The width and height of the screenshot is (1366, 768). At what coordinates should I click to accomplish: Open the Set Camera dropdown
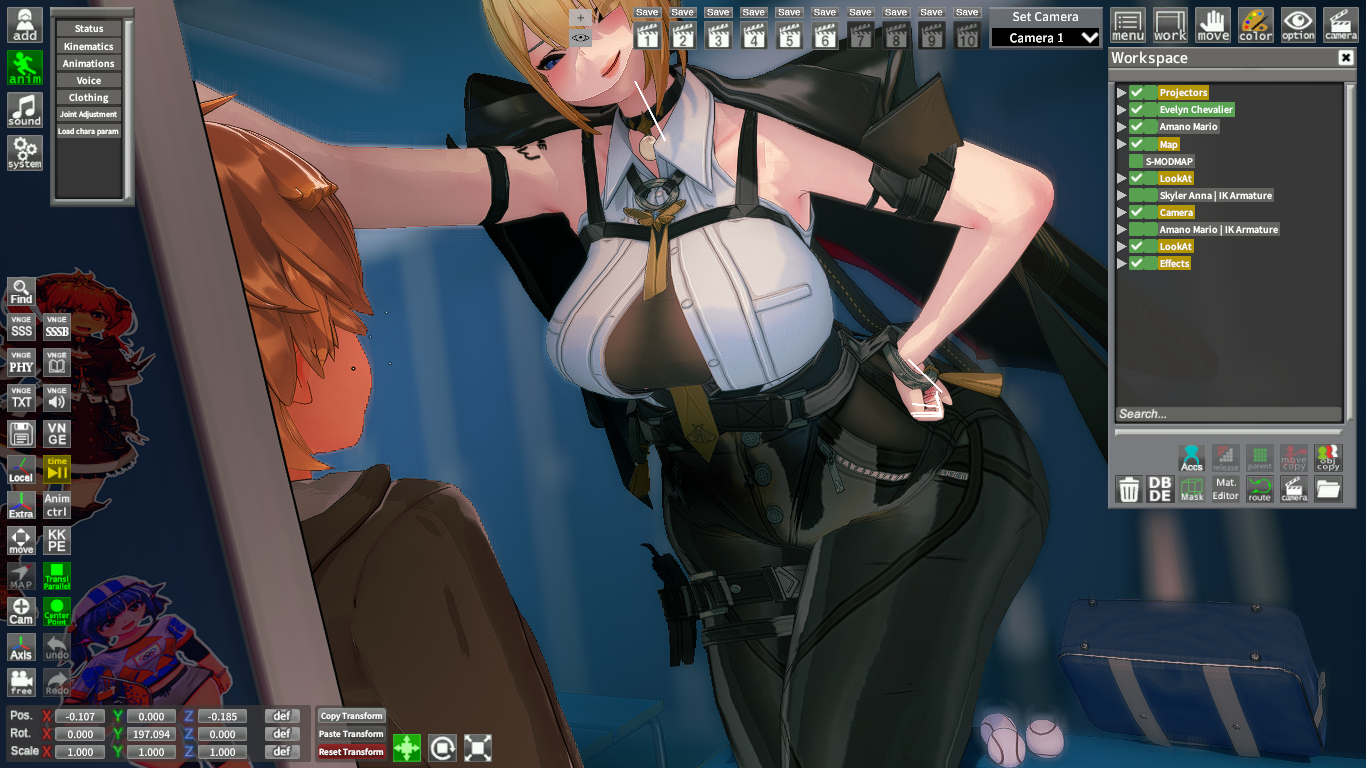[1045, 38]
